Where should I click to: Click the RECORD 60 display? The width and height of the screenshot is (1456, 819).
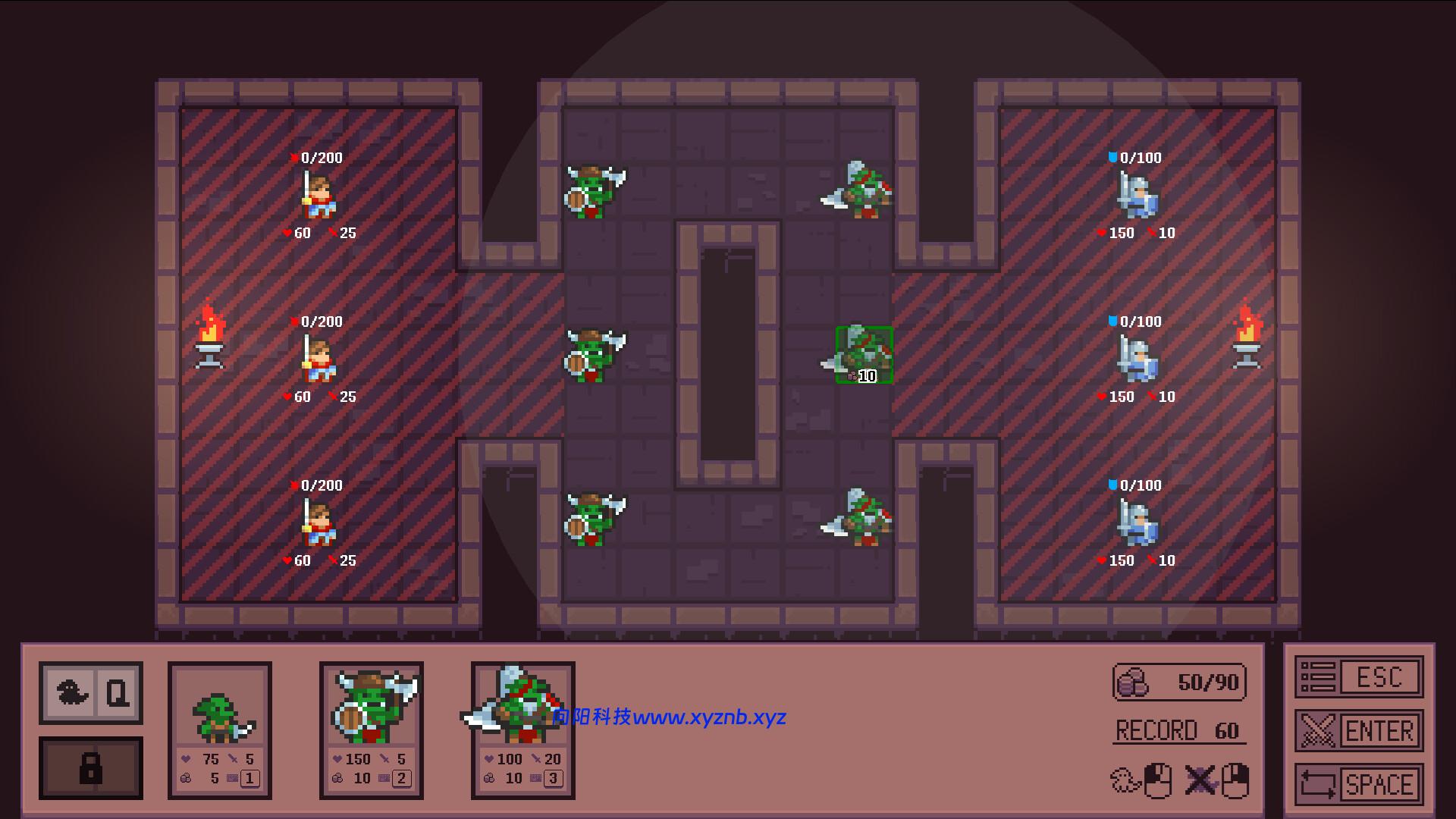[x=1178, y=732]
